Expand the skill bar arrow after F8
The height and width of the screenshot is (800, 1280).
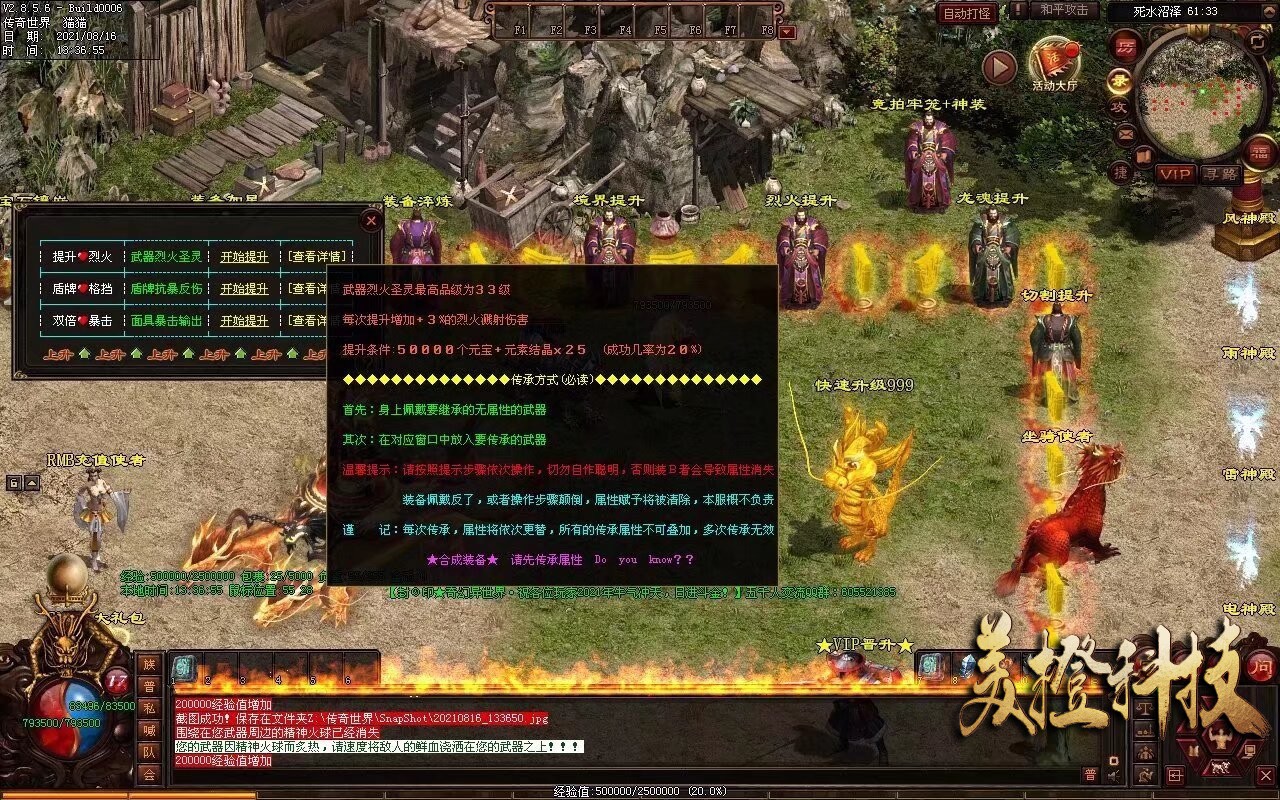tap(786, 30)
